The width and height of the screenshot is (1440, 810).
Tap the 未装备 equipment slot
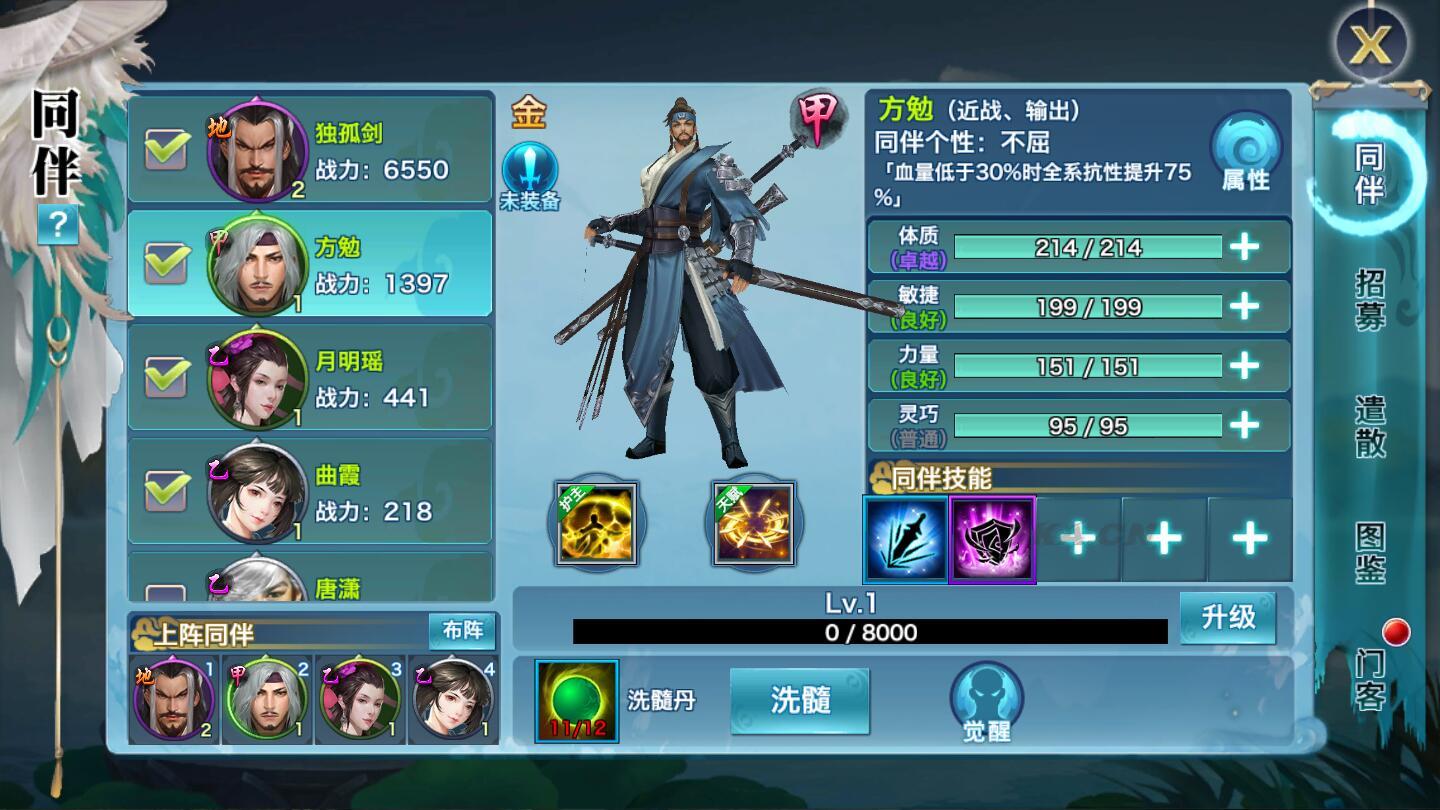point(529,176)
